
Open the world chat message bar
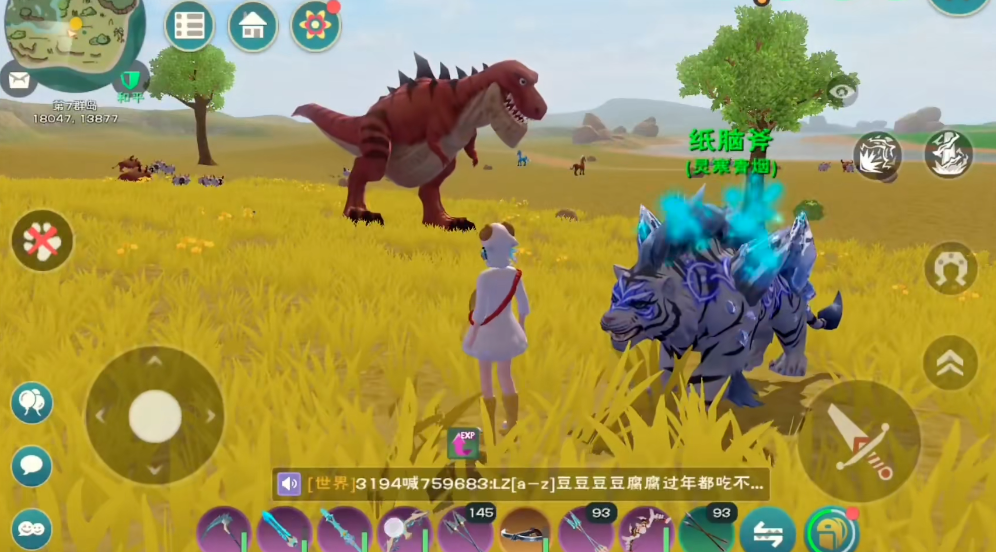[520, 484]
